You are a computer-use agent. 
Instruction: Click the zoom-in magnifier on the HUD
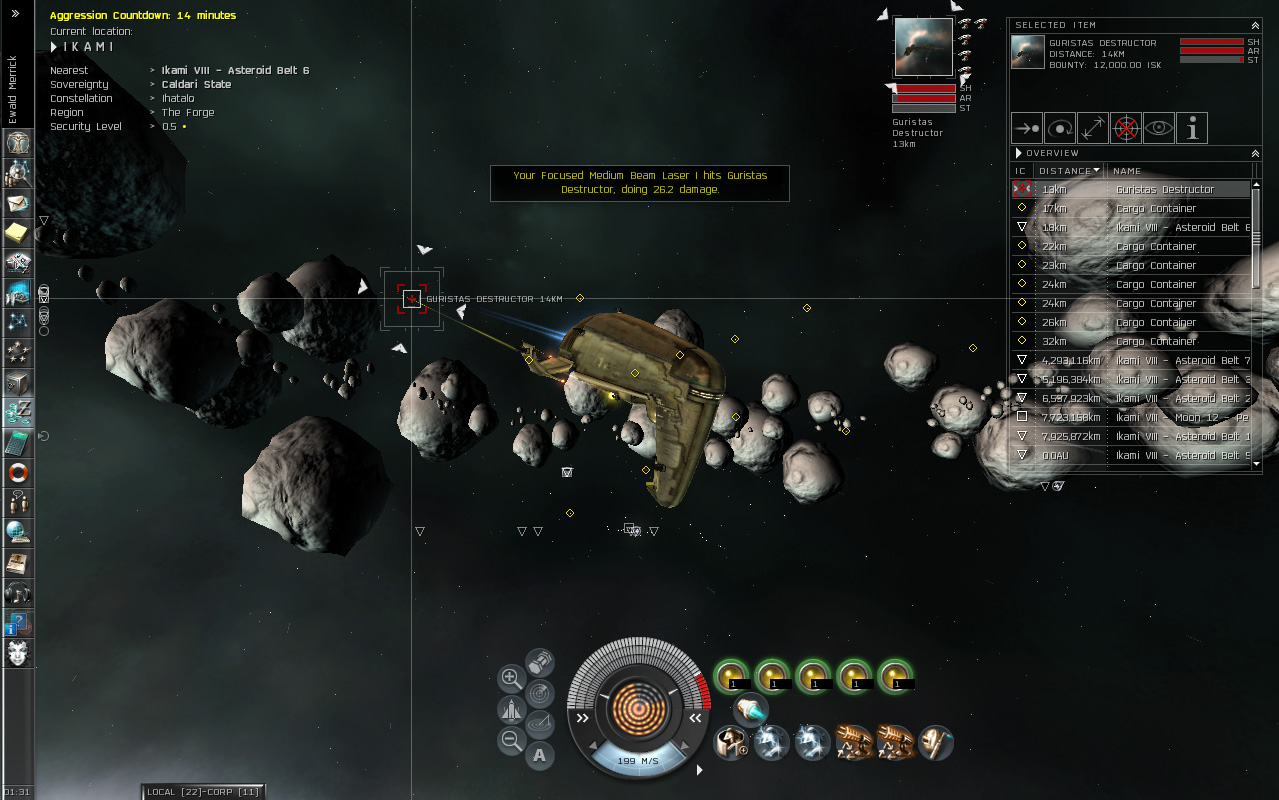tap(511, 678)
